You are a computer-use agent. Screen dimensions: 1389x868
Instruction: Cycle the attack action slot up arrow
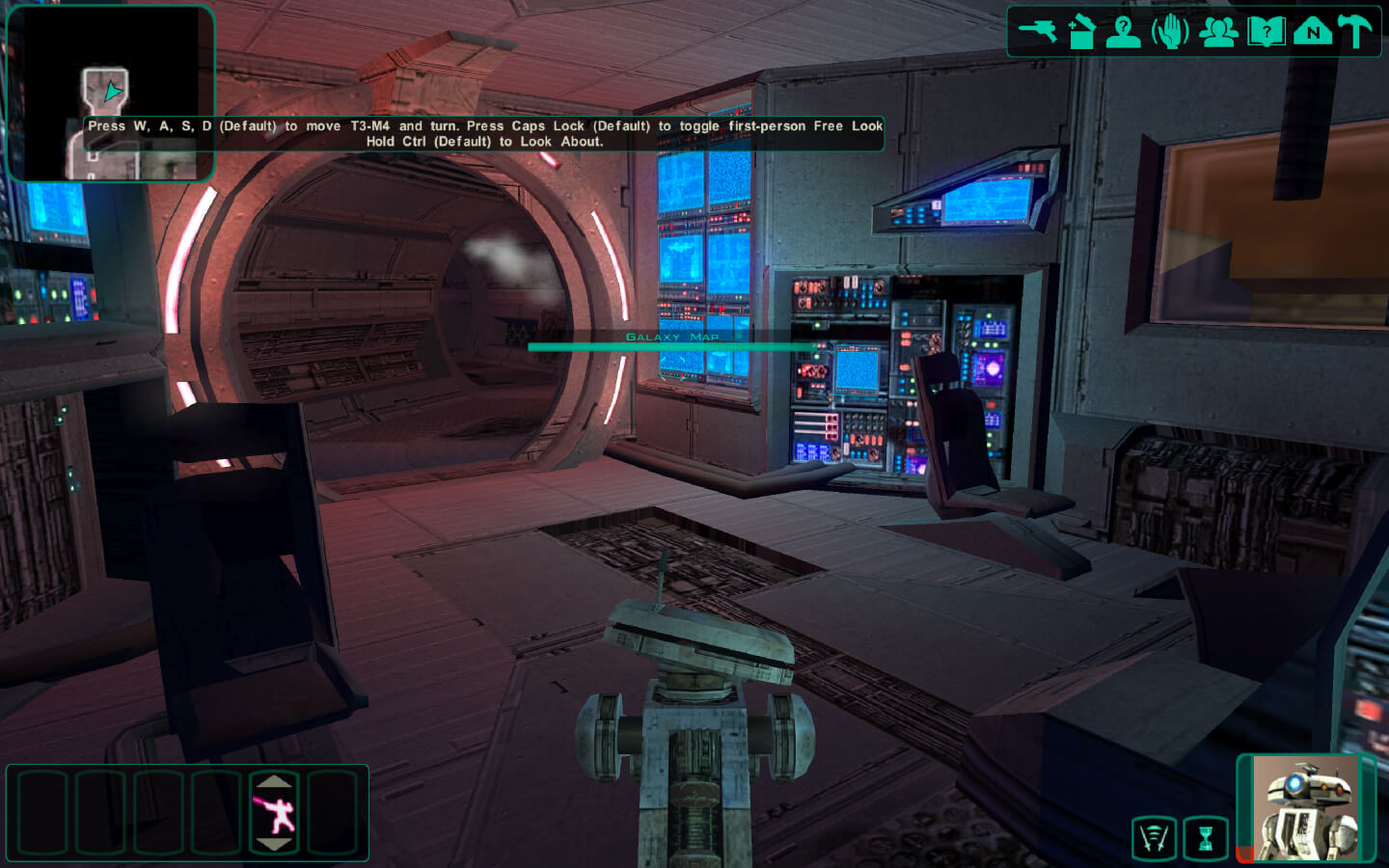pos(275,781)
